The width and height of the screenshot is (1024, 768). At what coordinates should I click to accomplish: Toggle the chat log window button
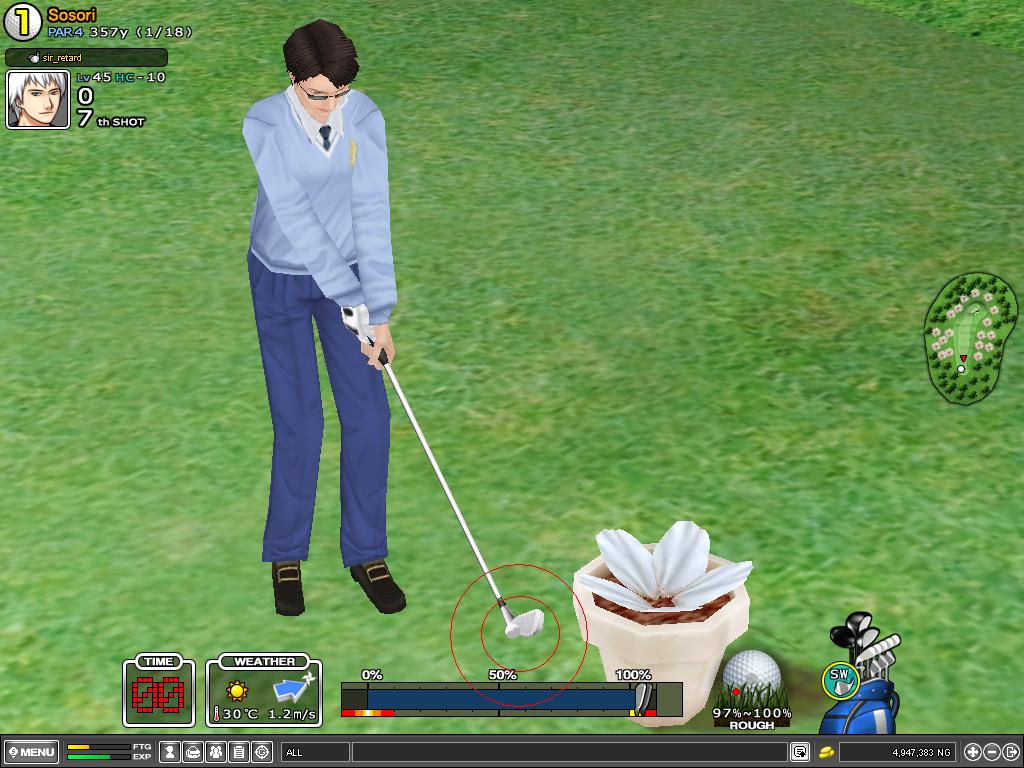(800, 752)
